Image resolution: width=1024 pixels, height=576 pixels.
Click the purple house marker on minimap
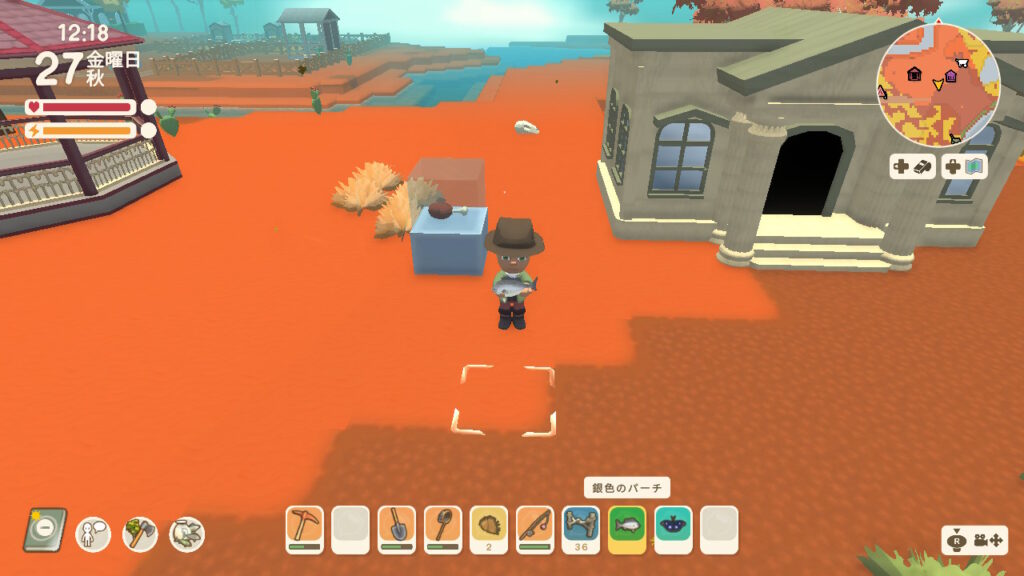click(950, 75)
